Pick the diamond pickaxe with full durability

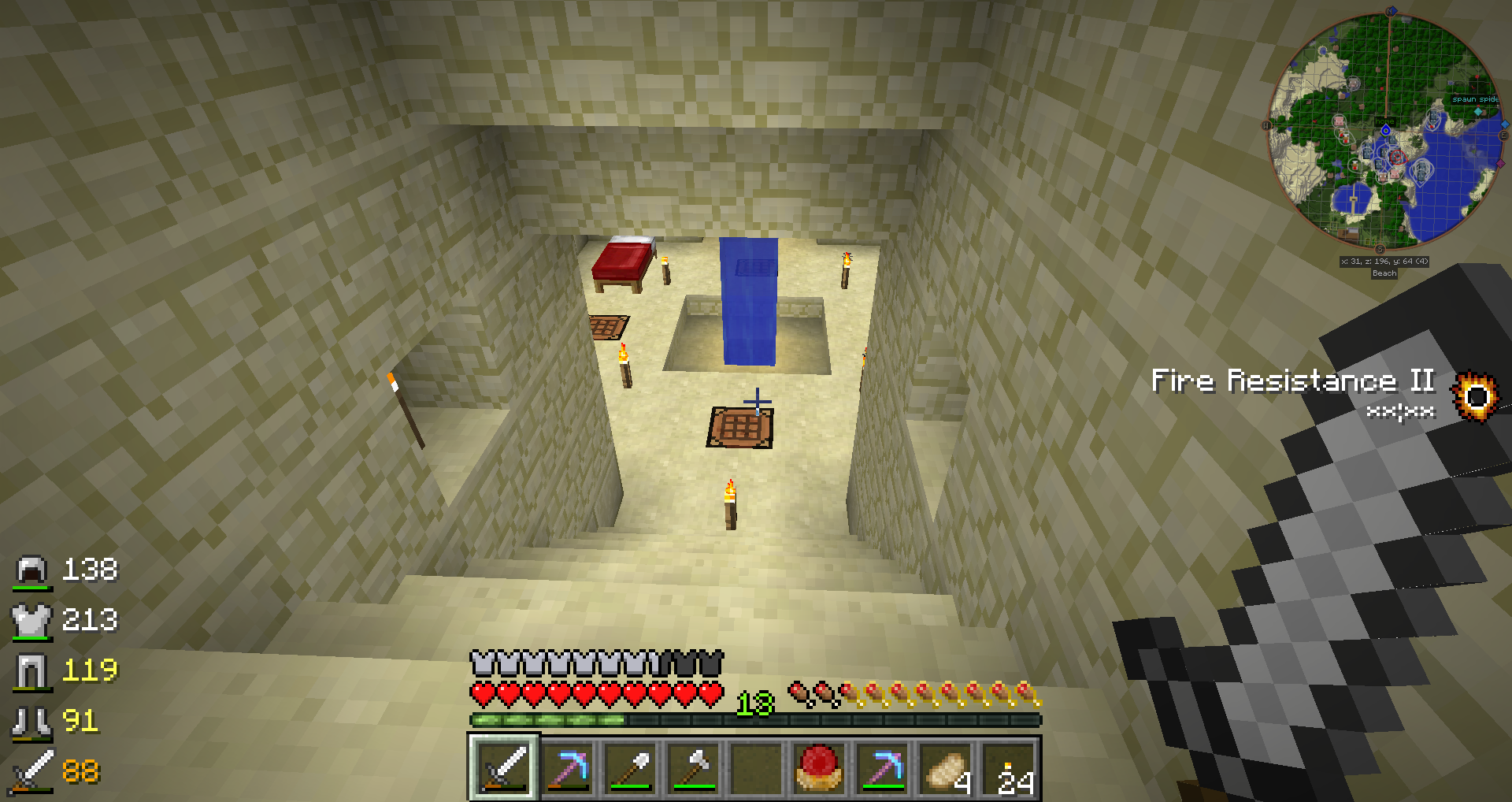883,767
